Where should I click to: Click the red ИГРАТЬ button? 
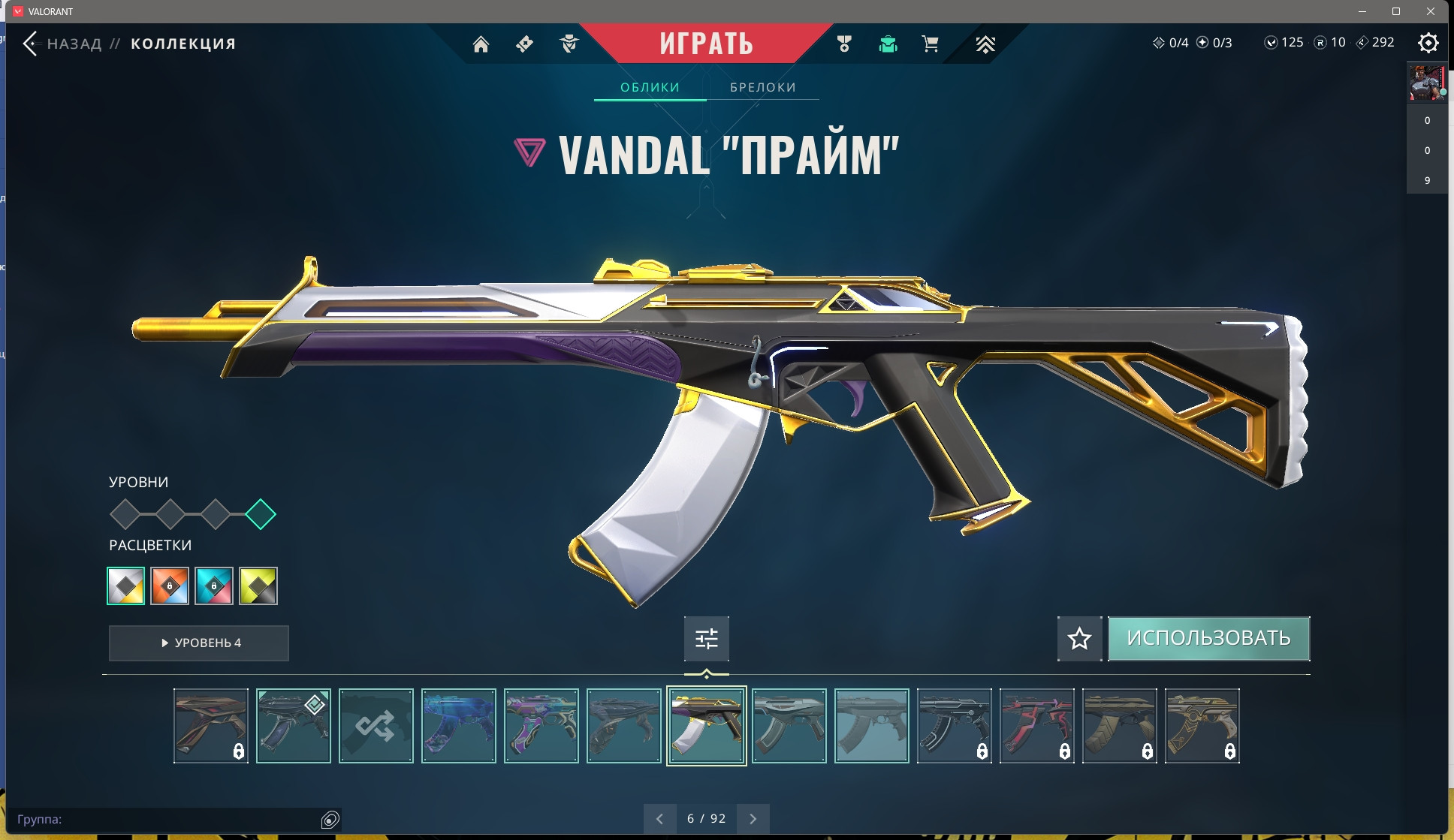(x=706, y=44)
